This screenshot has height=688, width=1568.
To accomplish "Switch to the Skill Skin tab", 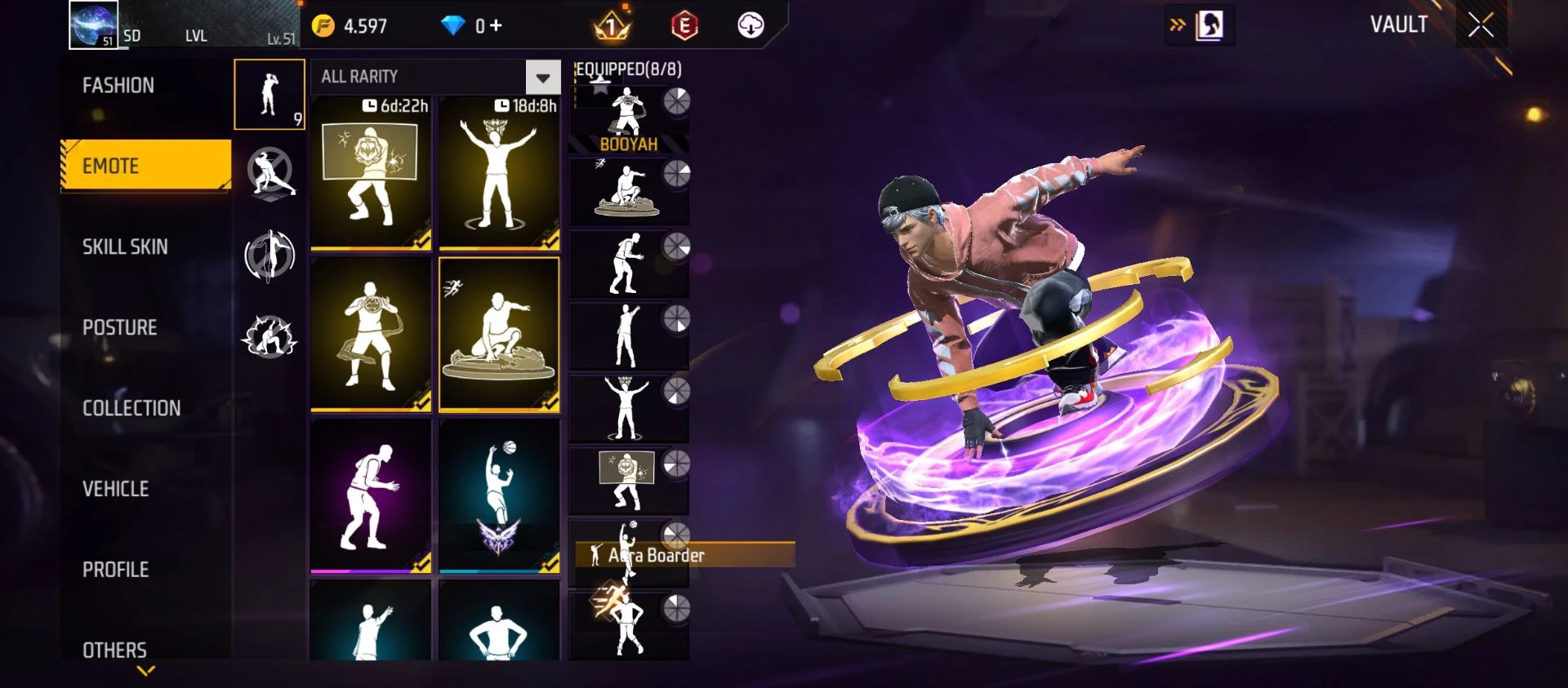I will [125, 246].
